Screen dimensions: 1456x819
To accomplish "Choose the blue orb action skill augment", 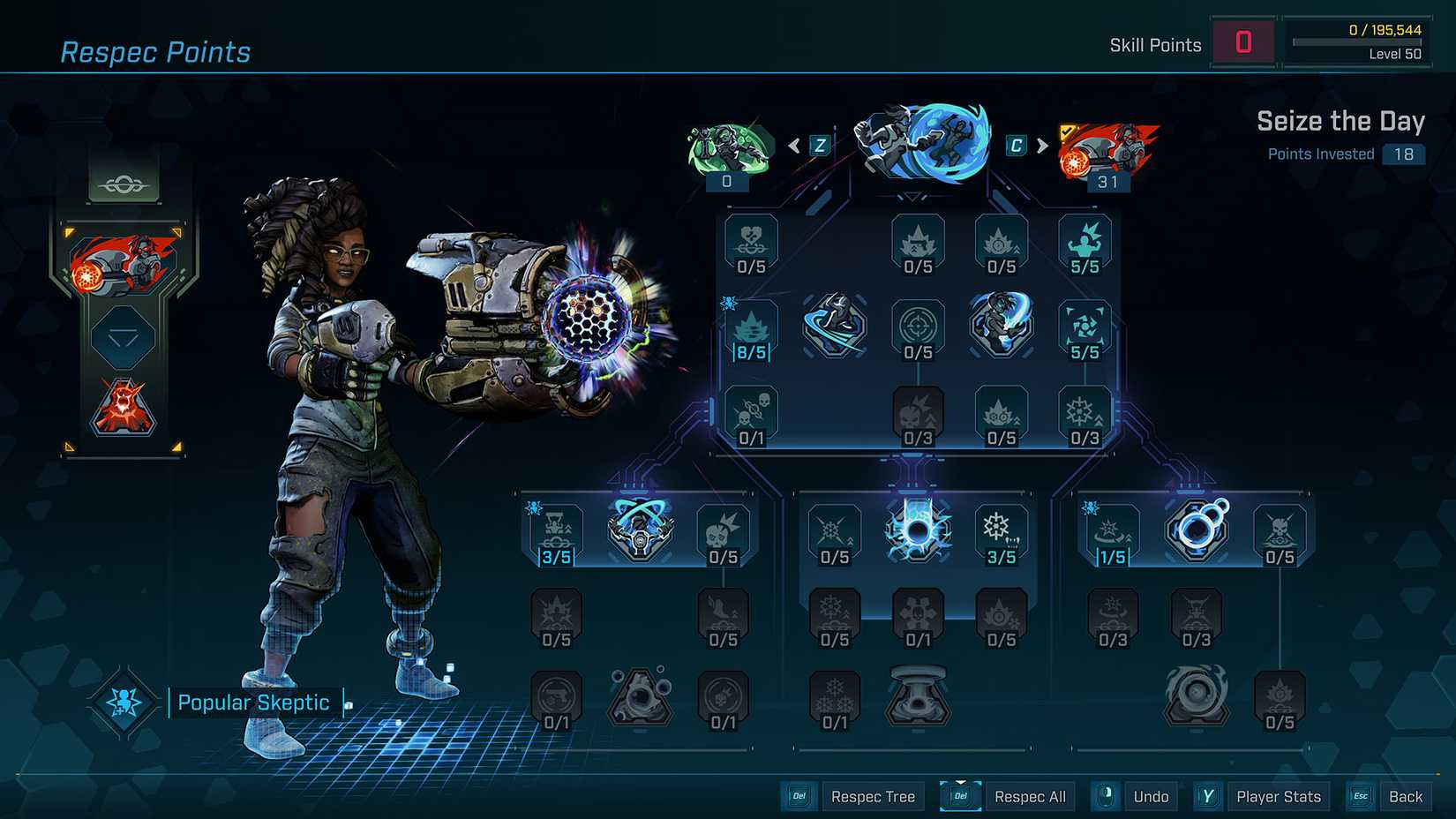I will pos(918,530).
